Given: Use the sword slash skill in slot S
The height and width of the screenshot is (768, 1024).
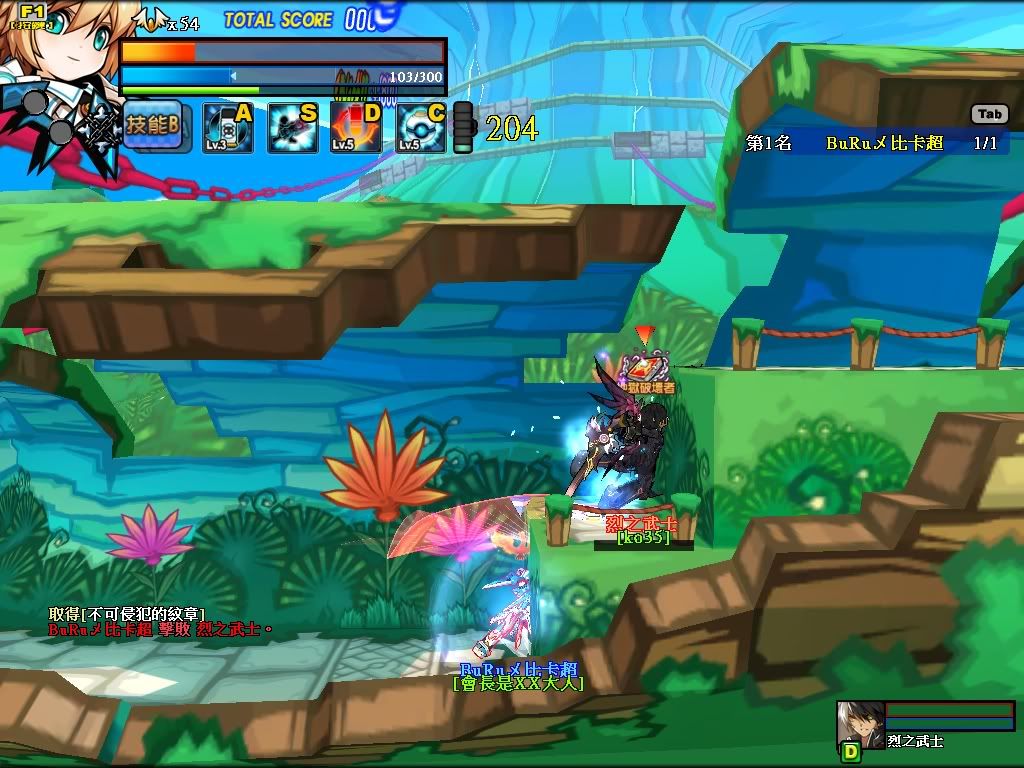Looking at the screenshot, I should coord(293,127).
